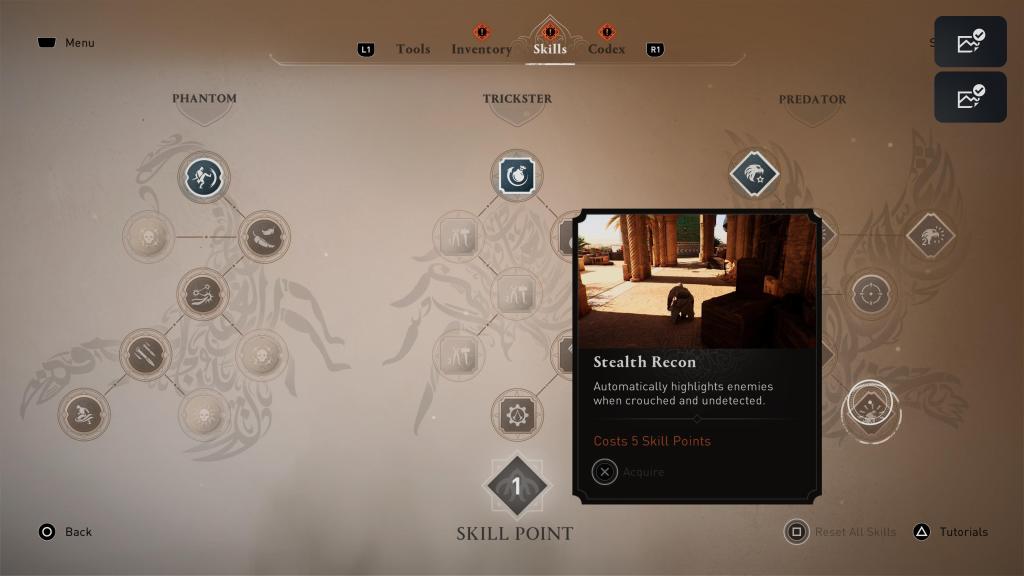This screenshot has width=1024, height=576.
Task: Select the top Phantom skill with leaping assassin
Action: pyautogui.click(x=204, y=177)
